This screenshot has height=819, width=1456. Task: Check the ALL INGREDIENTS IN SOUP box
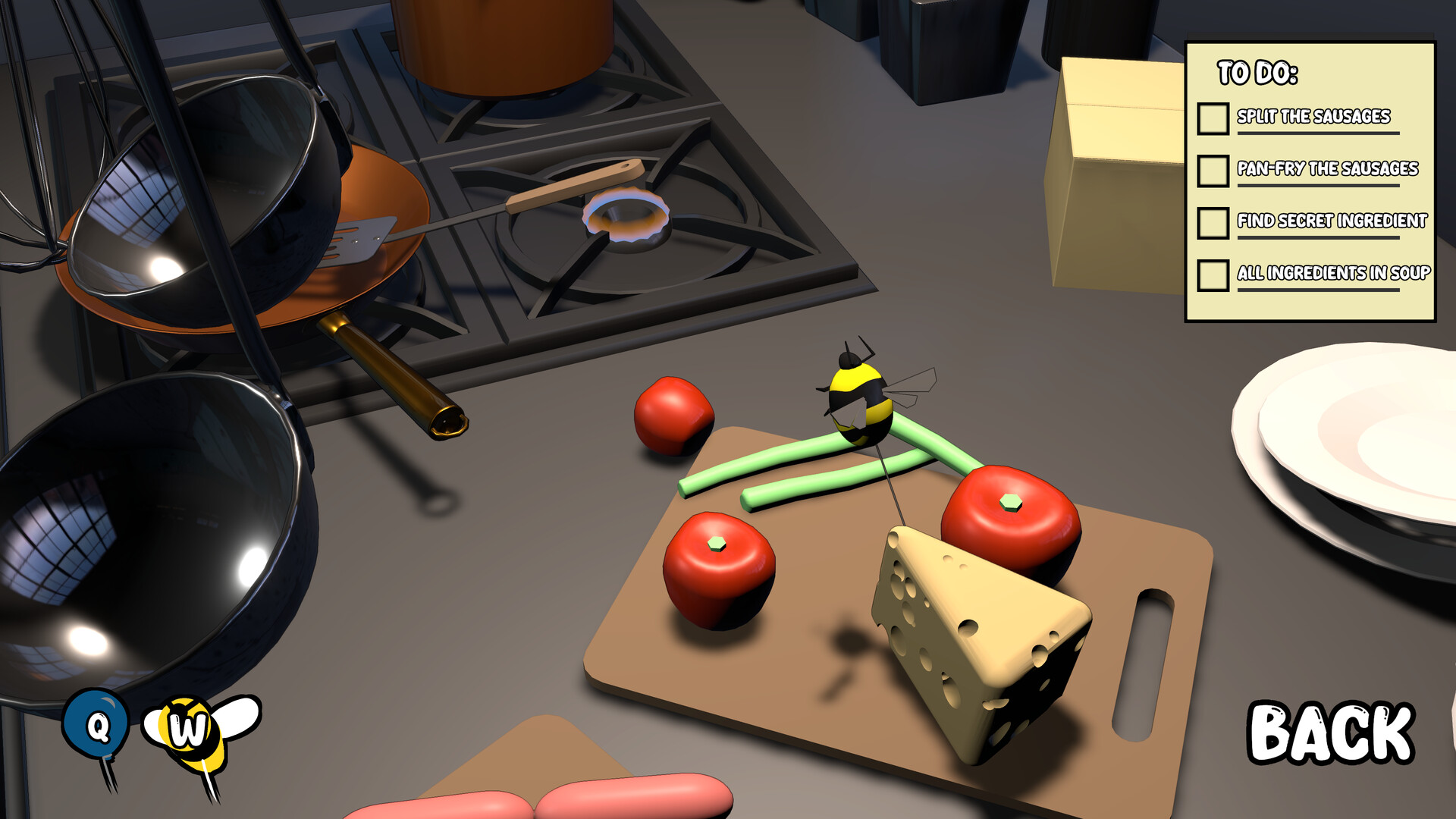[x=1213, y=276]
